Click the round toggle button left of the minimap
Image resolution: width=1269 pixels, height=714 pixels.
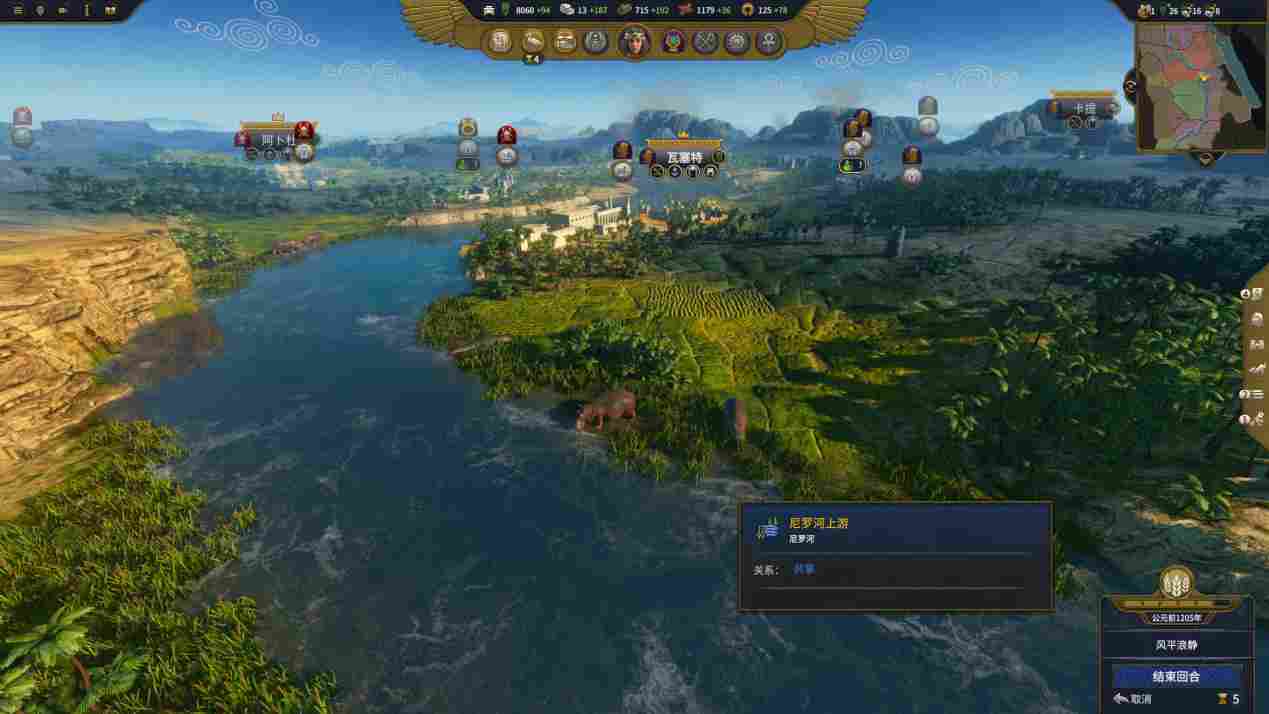[x=1131, y=86]
